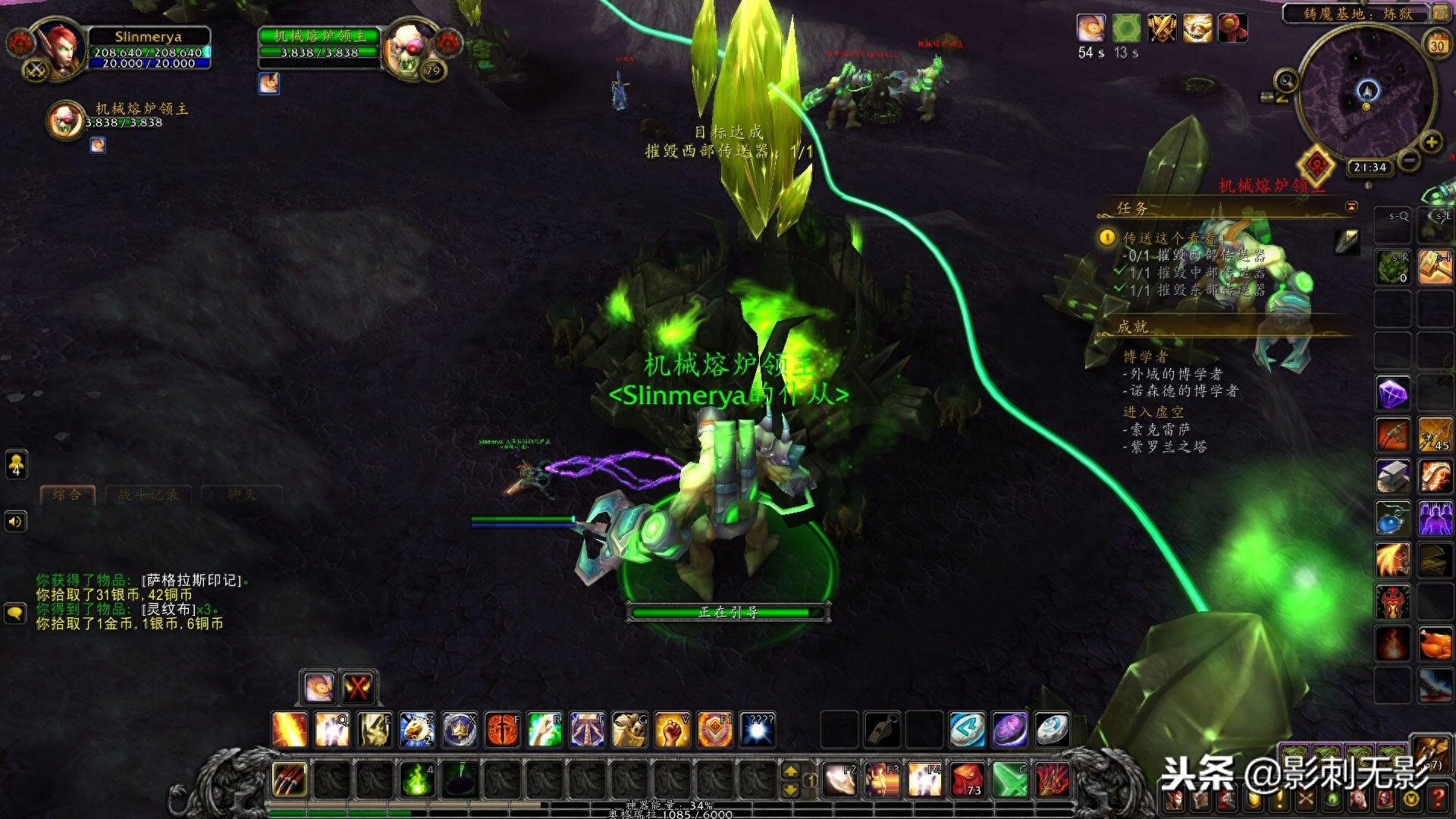The height and width of the screenshot is (819, 1456).
Task: Cast the green healing hand spell
Action: pos(544,730)
